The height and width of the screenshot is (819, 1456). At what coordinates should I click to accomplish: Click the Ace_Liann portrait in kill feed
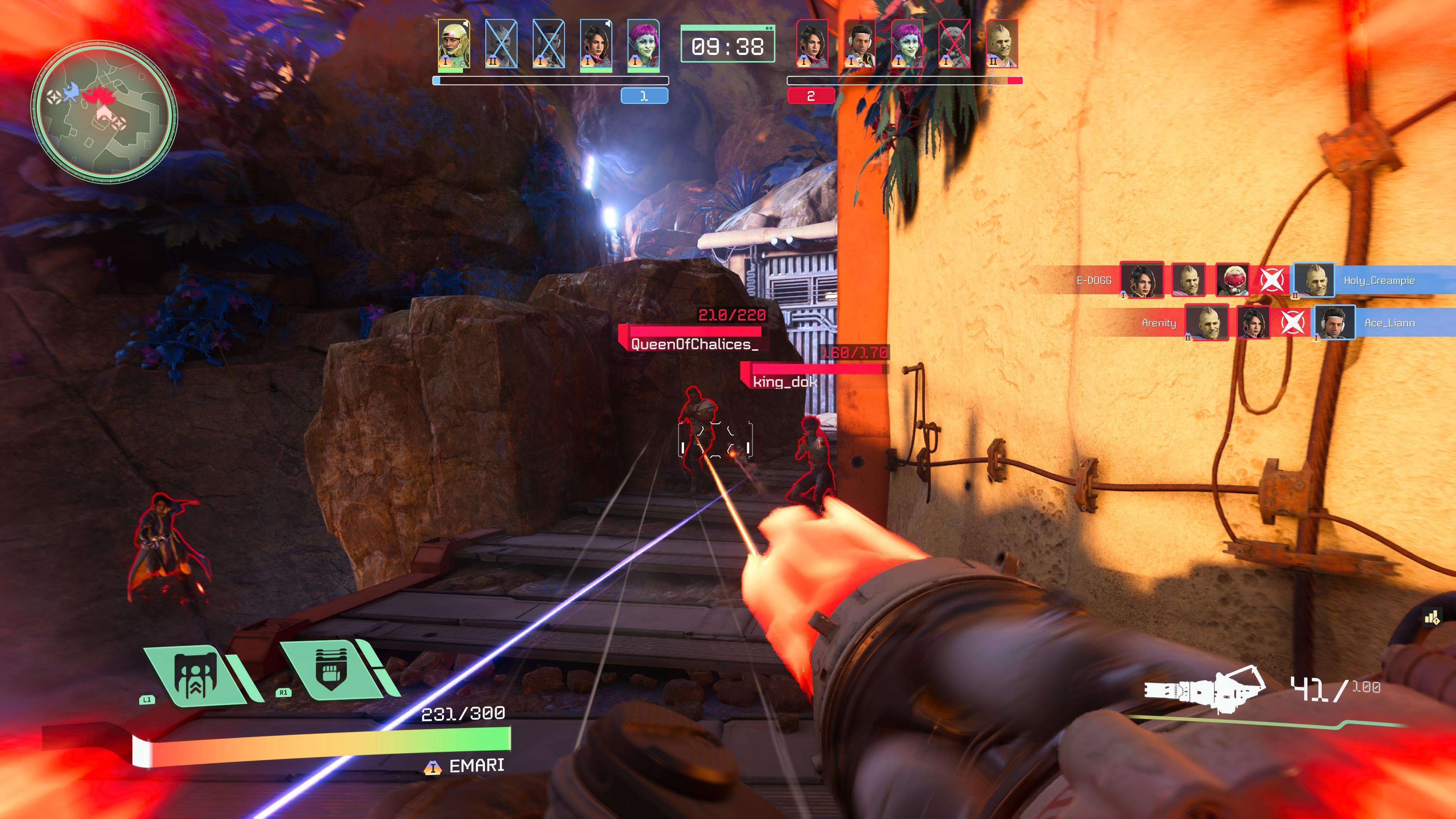1334,323
